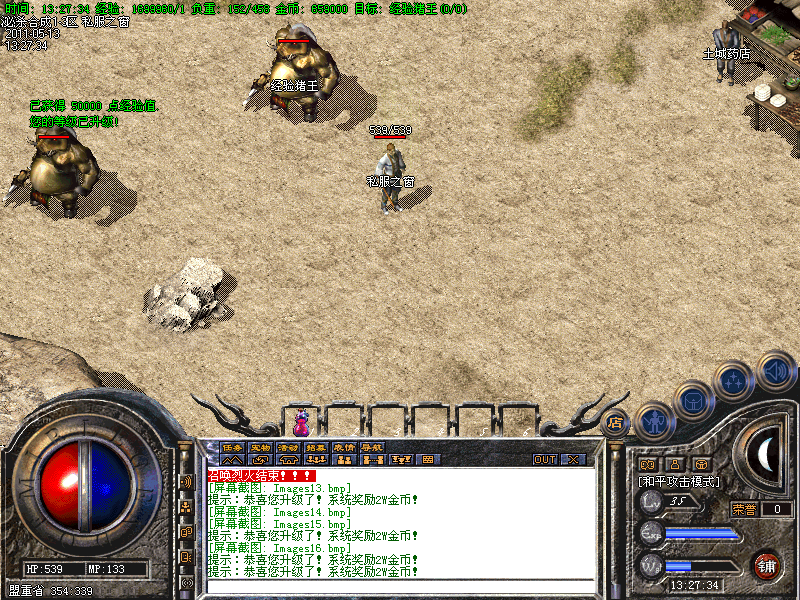Select the 活动 events tab
This screenshot has height=600, width=800.
click(x=288, y=447)
